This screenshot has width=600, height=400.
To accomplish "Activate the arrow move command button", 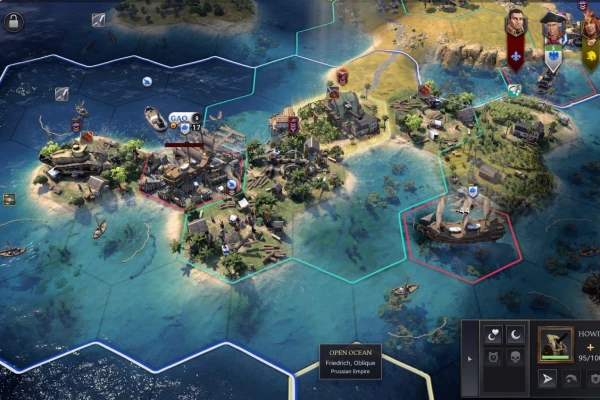I will coord(547,379).
